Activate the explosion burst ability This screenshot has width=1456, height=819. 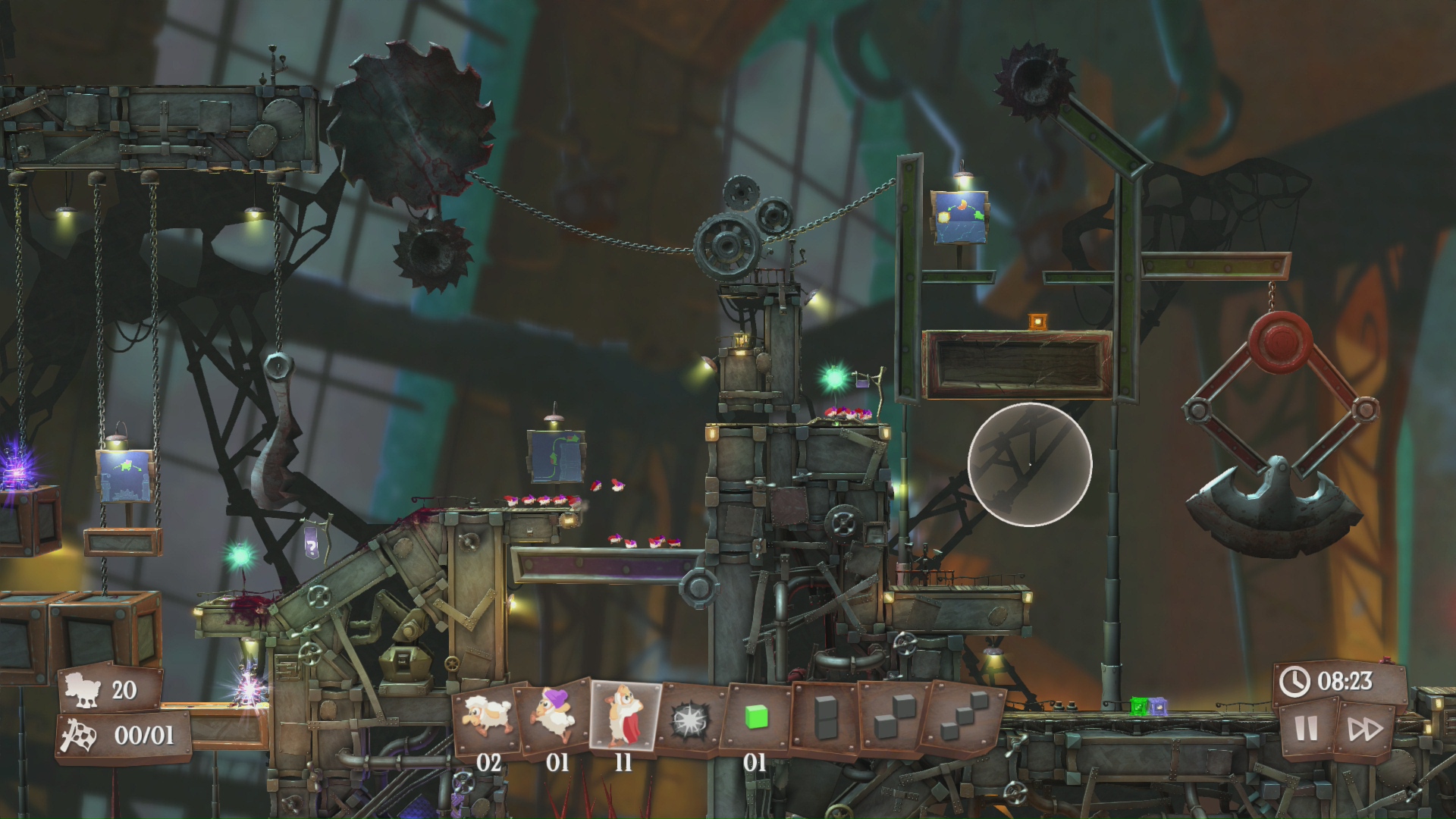(x=691, y=717)
